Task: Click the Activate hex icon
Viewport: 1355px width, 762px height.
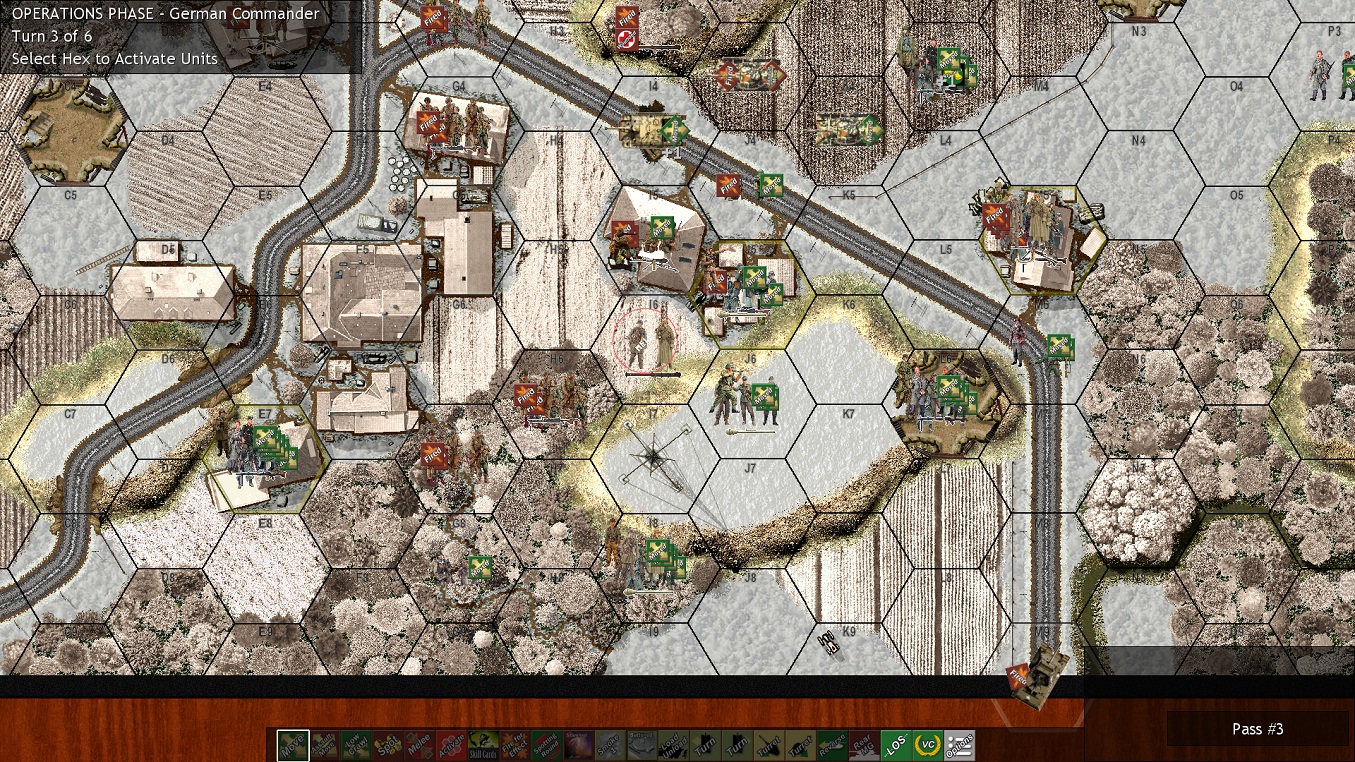Action: pos(453,744)
